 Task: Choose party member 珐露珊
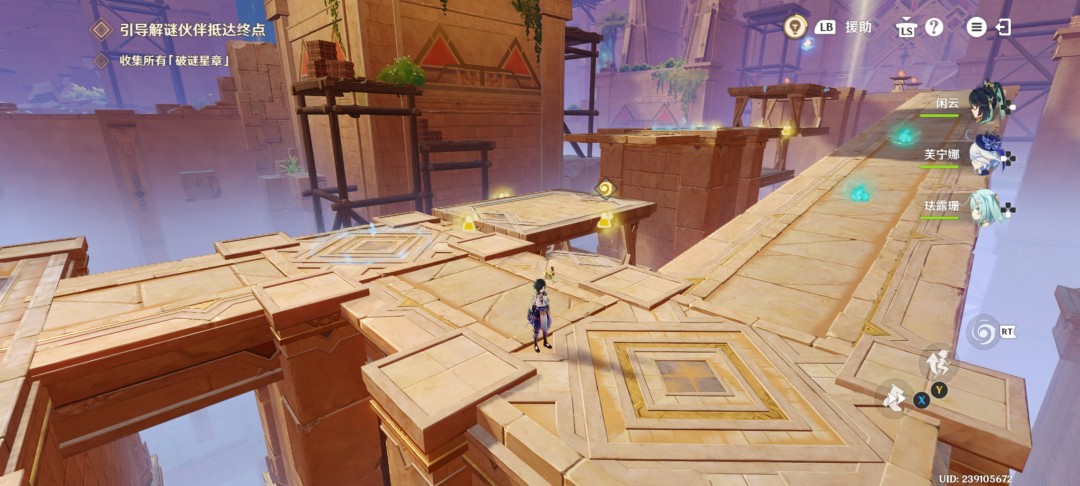(986, 206)
